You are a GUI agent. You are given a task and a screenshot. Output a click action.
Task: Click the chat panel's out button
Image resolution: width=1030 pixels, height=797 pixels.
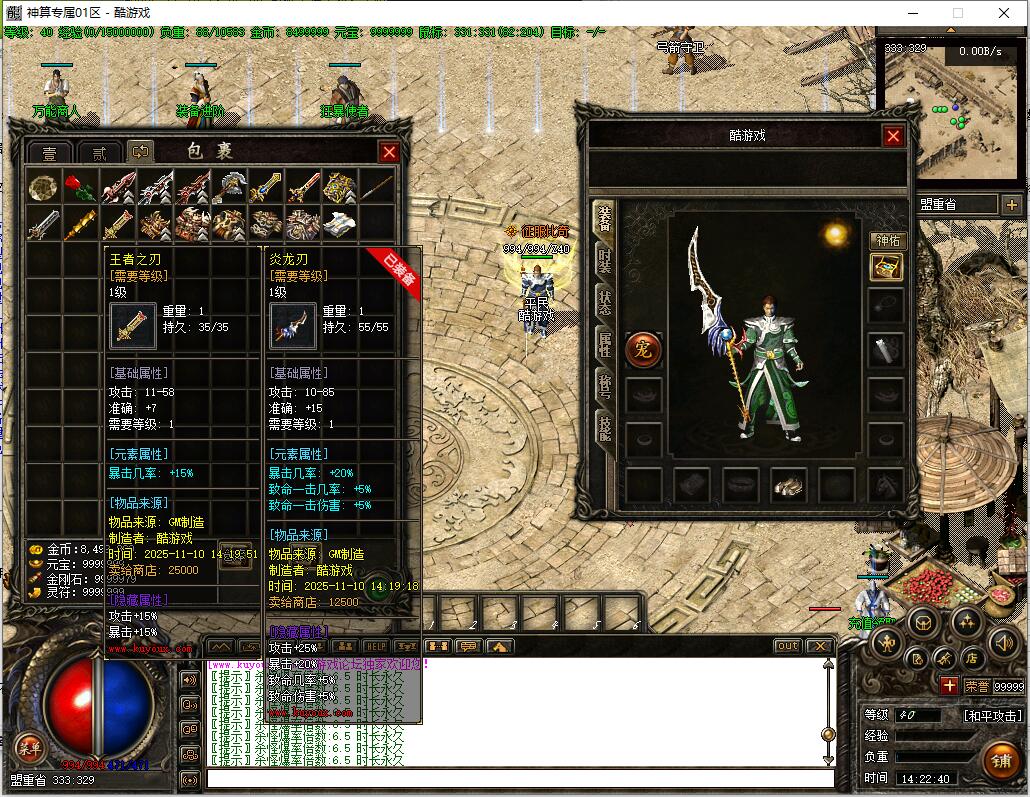pos(787,646)
